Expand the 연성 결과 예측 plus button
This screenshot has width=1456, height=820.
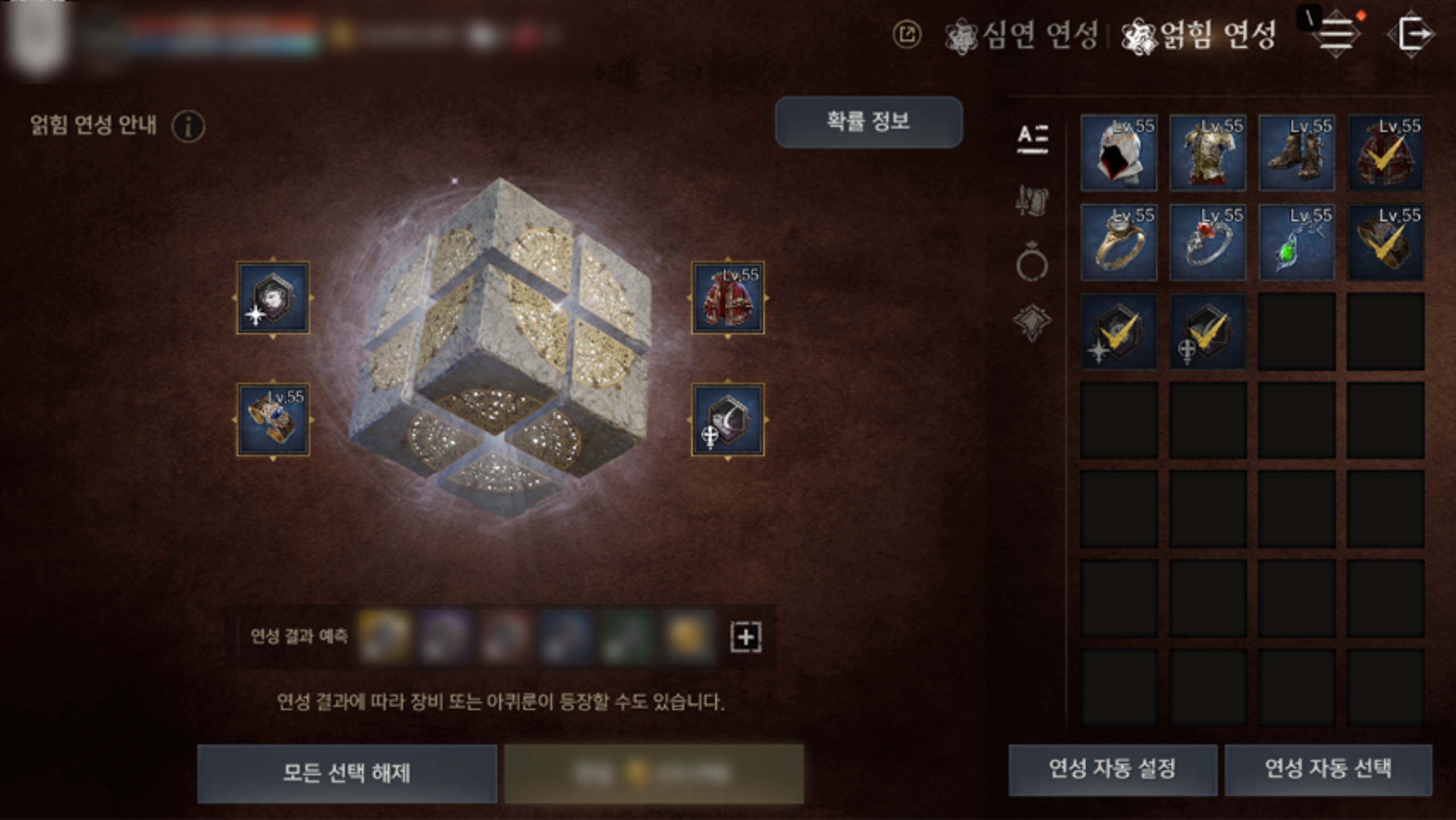coord(746,637)
